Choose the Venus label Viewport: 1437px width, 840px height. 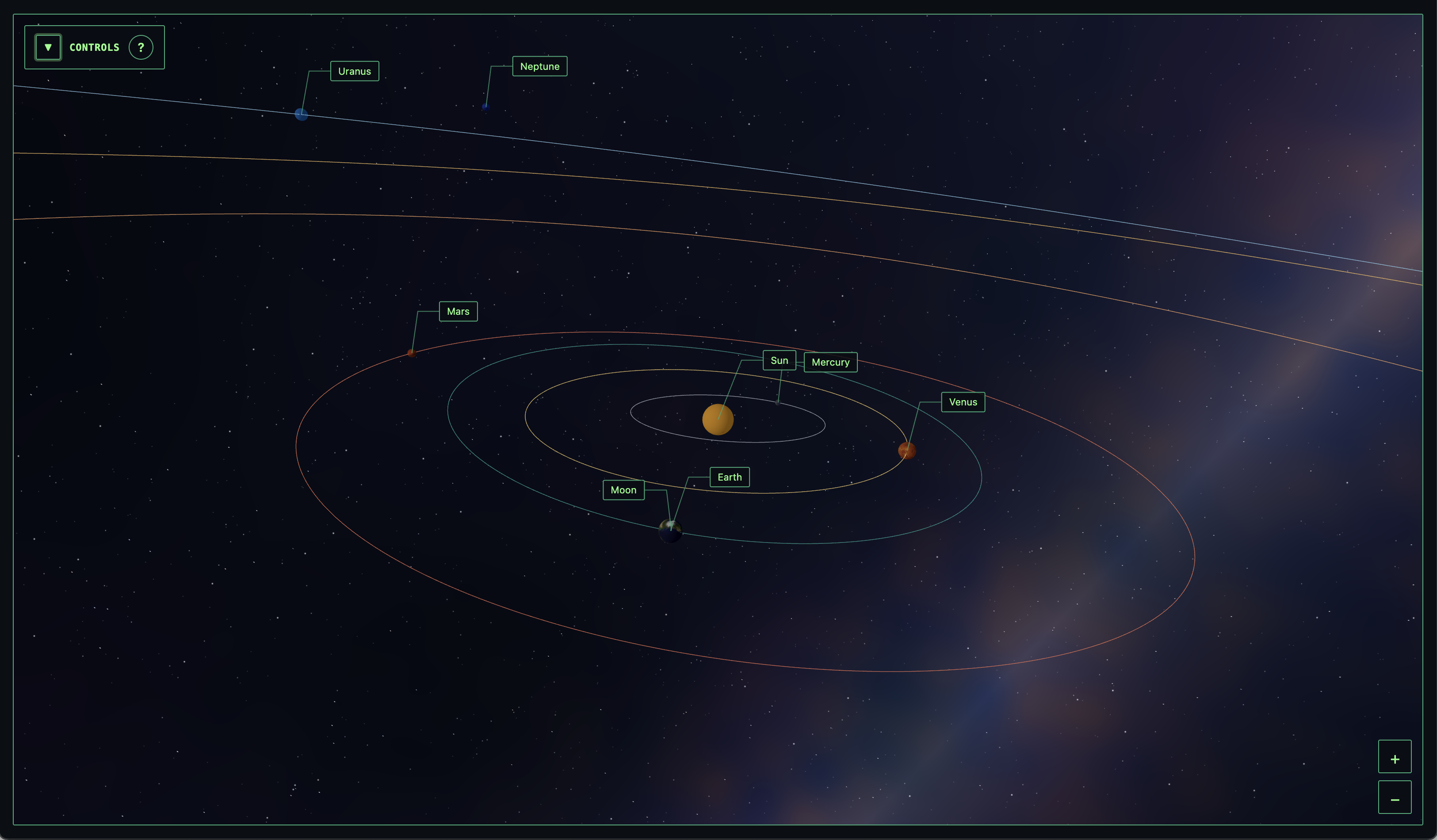click(x=963, y=402)
